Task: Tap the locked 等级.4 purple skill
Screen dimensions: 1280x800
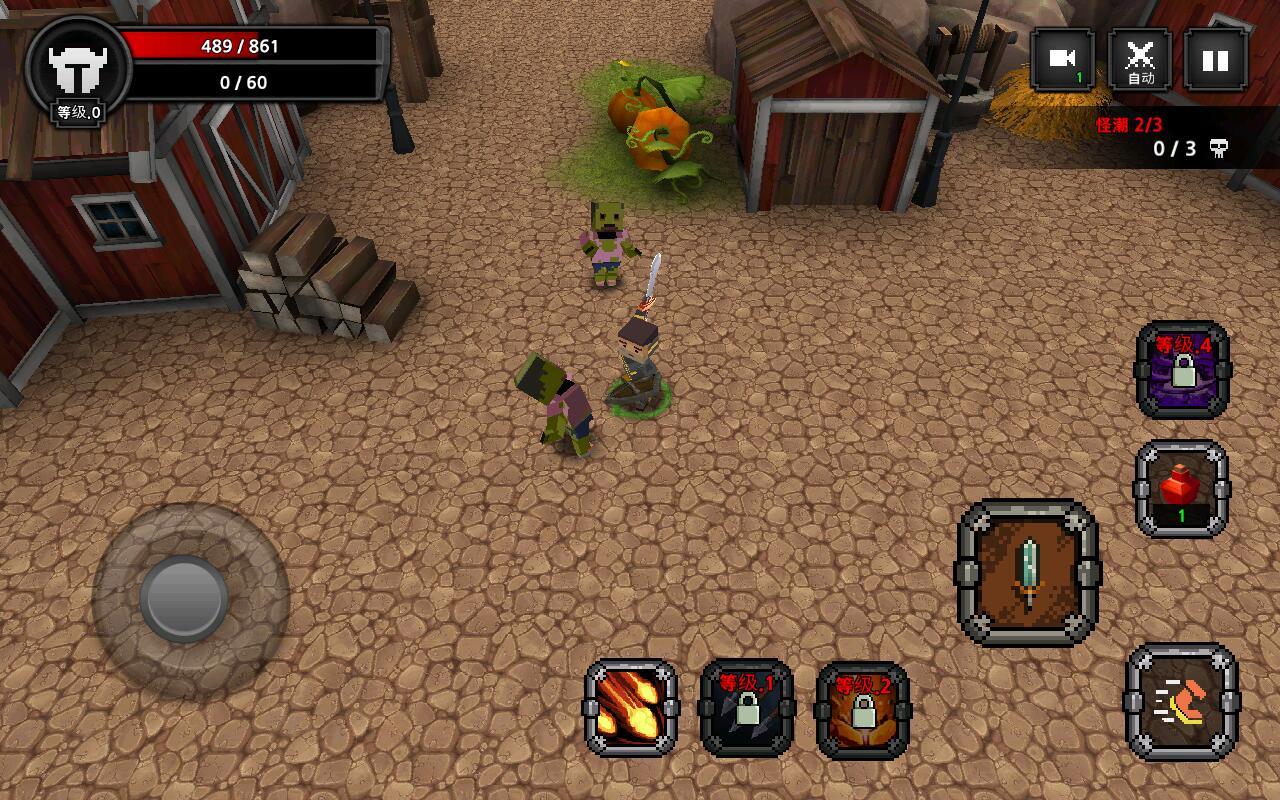Action: [1182, 369]
